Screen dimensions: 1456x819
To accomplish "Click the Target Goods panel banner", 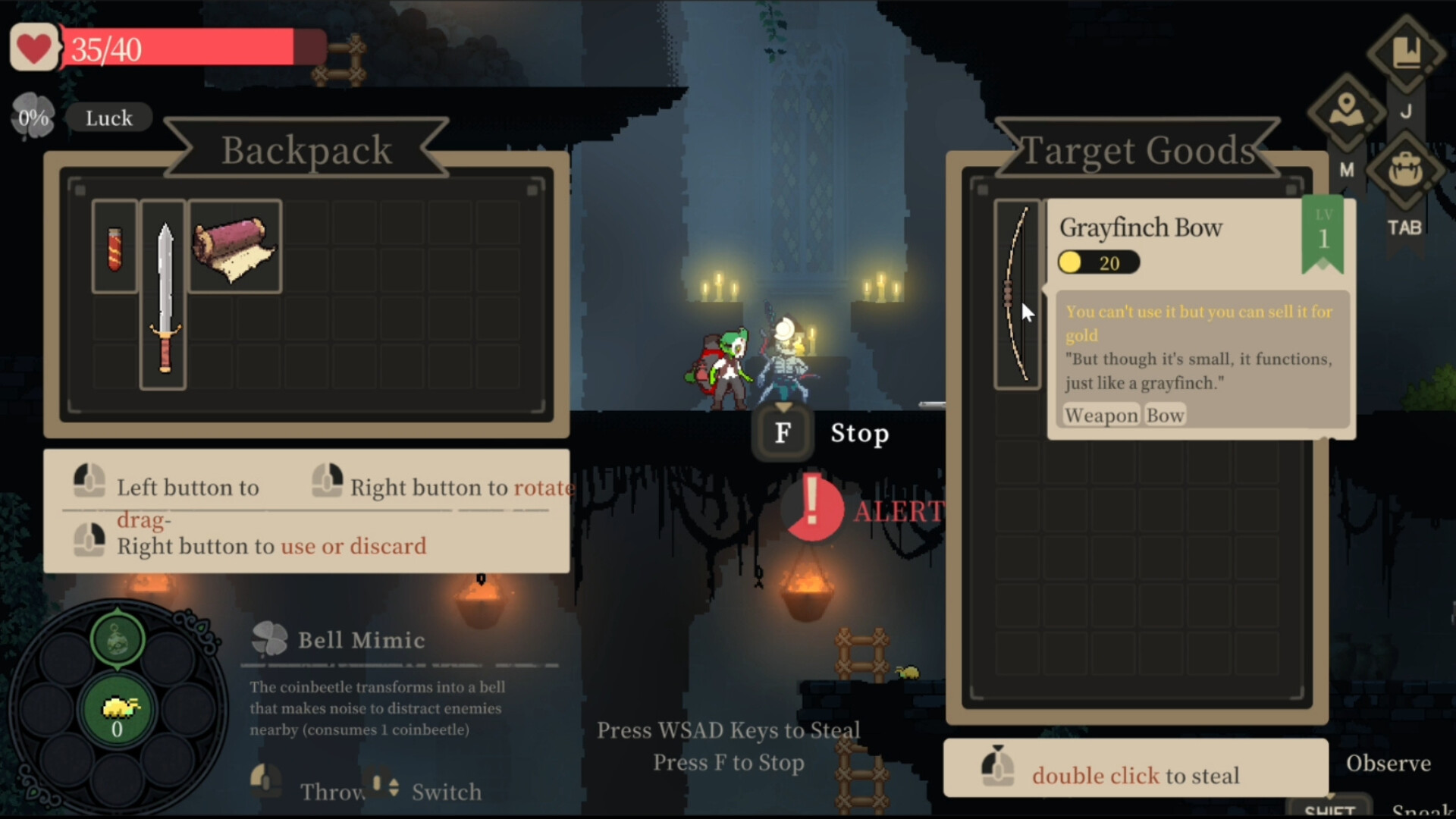I will [1139, 149].
